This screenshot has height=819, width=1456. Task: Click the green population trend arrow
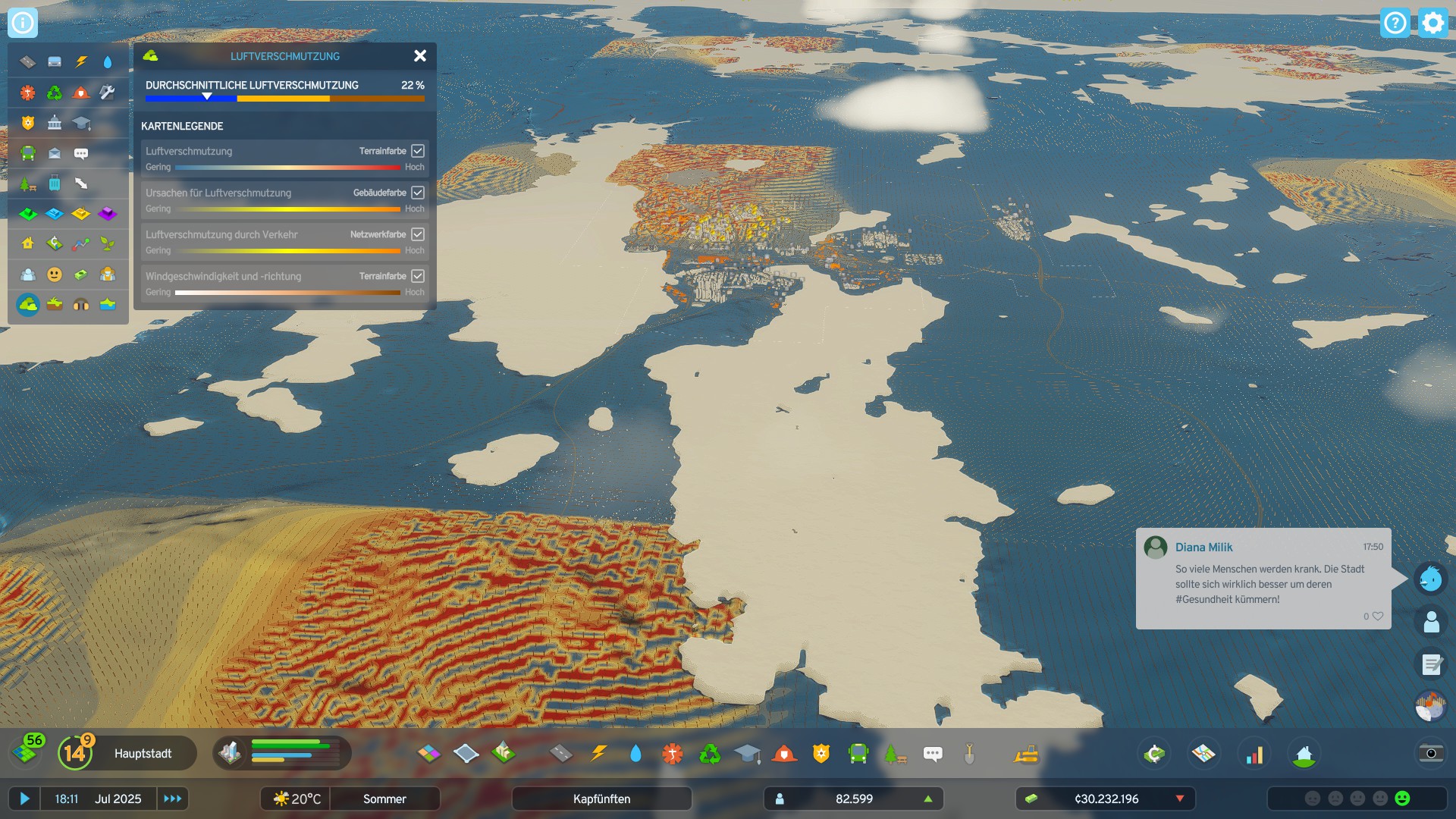click(928, 799)
